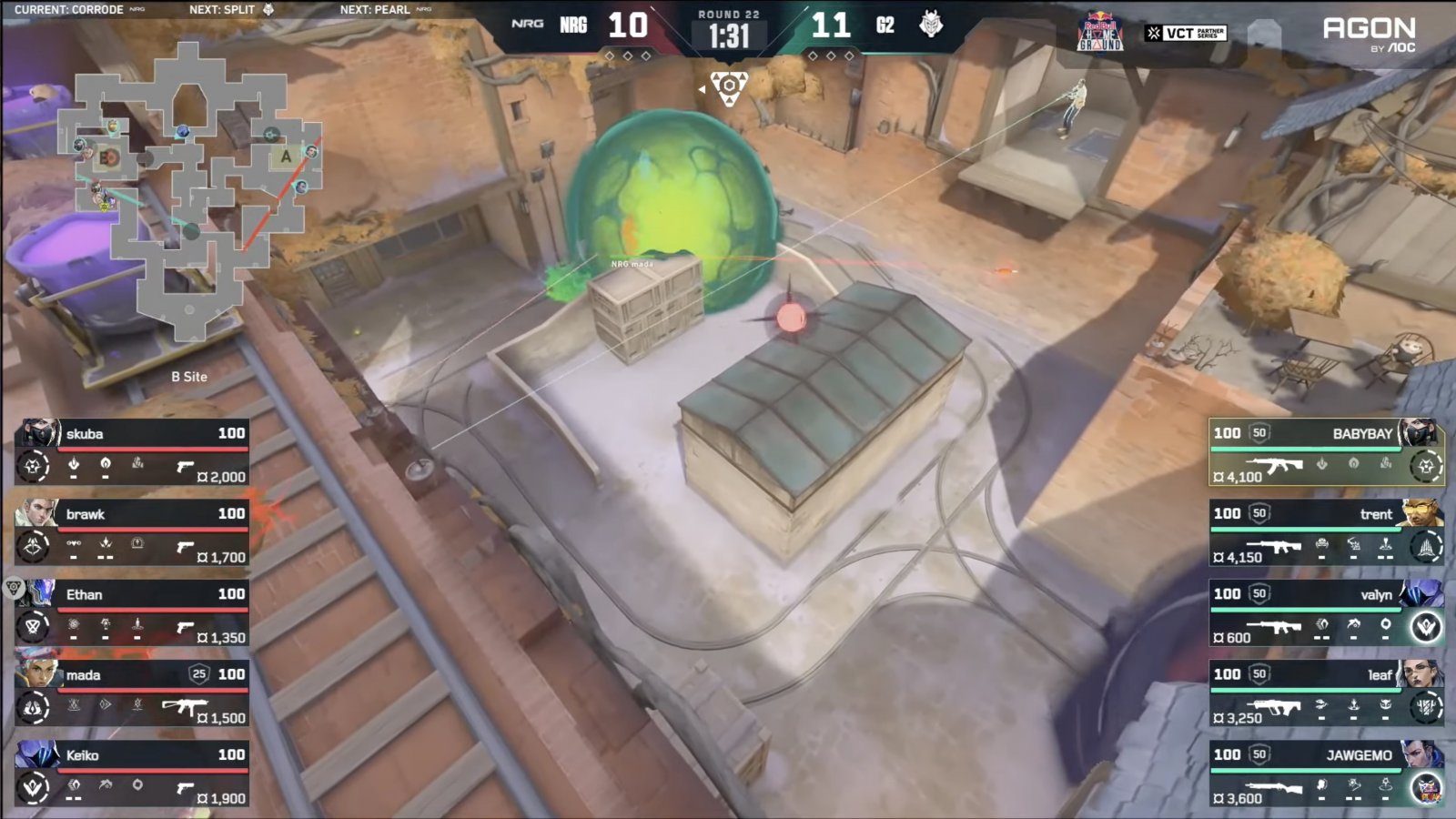Click the NRG team logo in scoreboard

coord(528,25)
